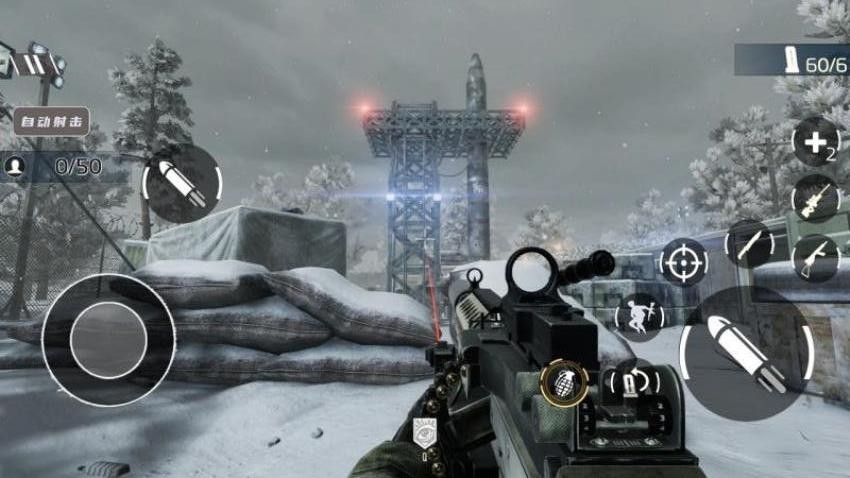Aim down sights with crosshair button
This screenshot has width=850, height=478.
coord(684,263)
